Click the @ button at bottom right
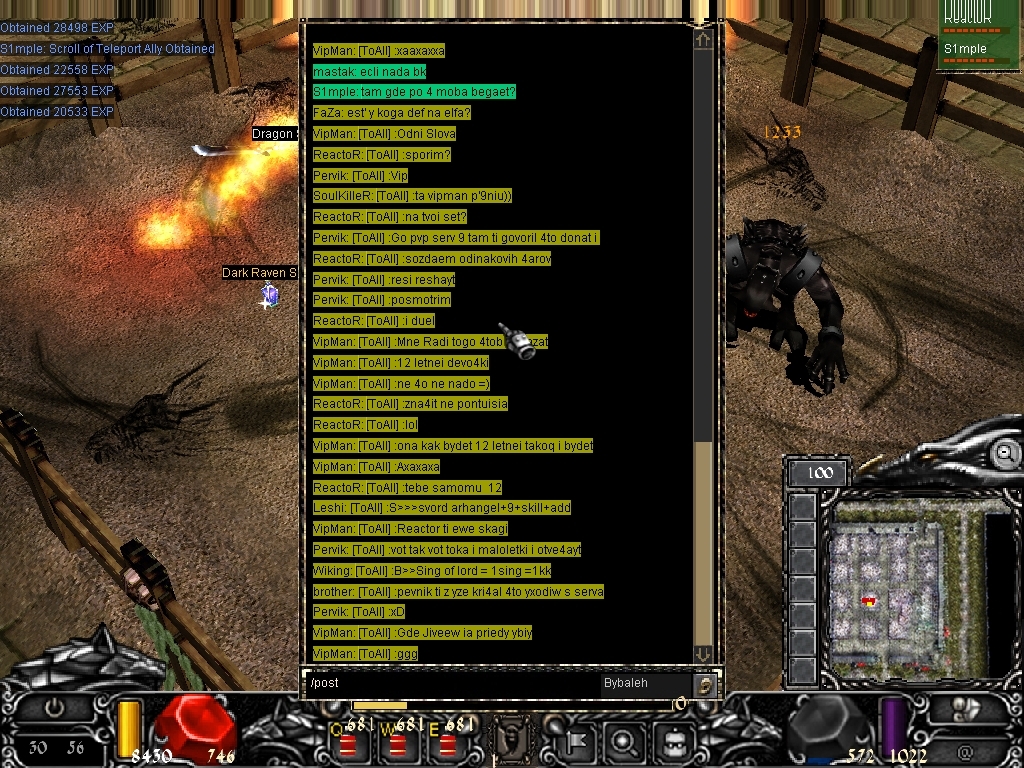 point(965,751)
